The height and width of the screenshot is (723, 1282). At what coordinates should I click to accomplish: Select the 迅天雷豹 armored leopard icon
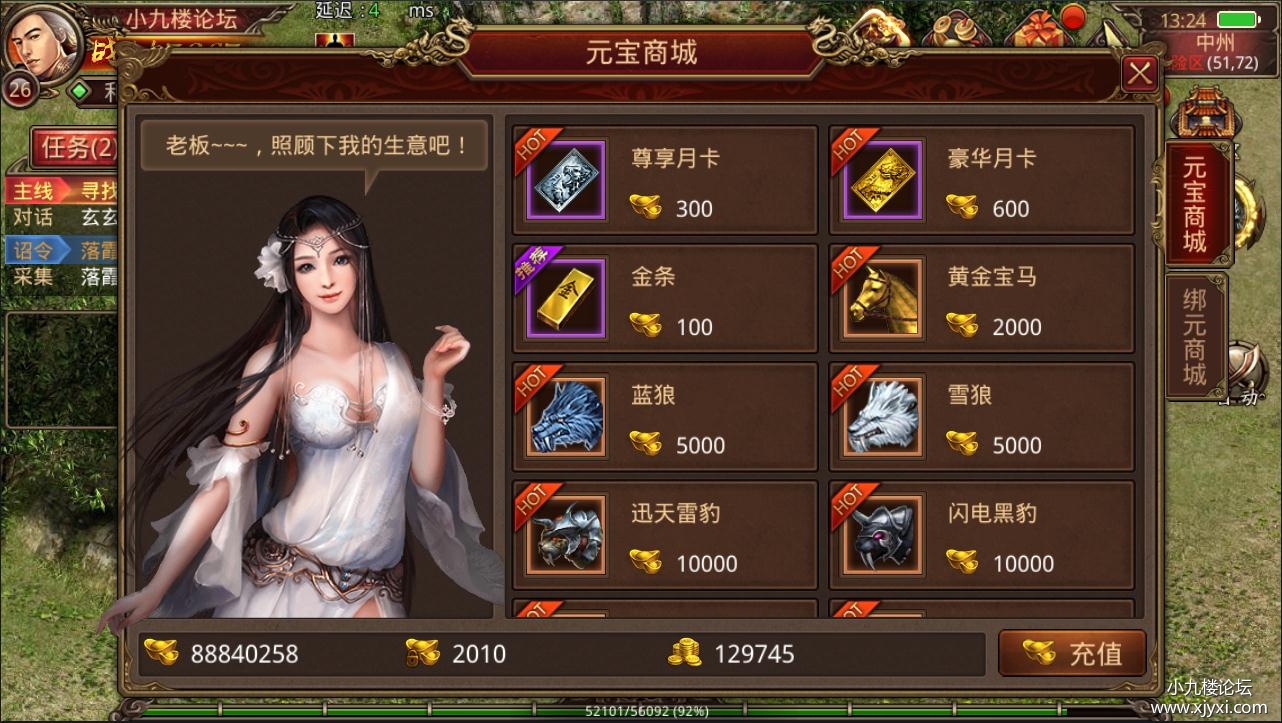pos(564,533)
